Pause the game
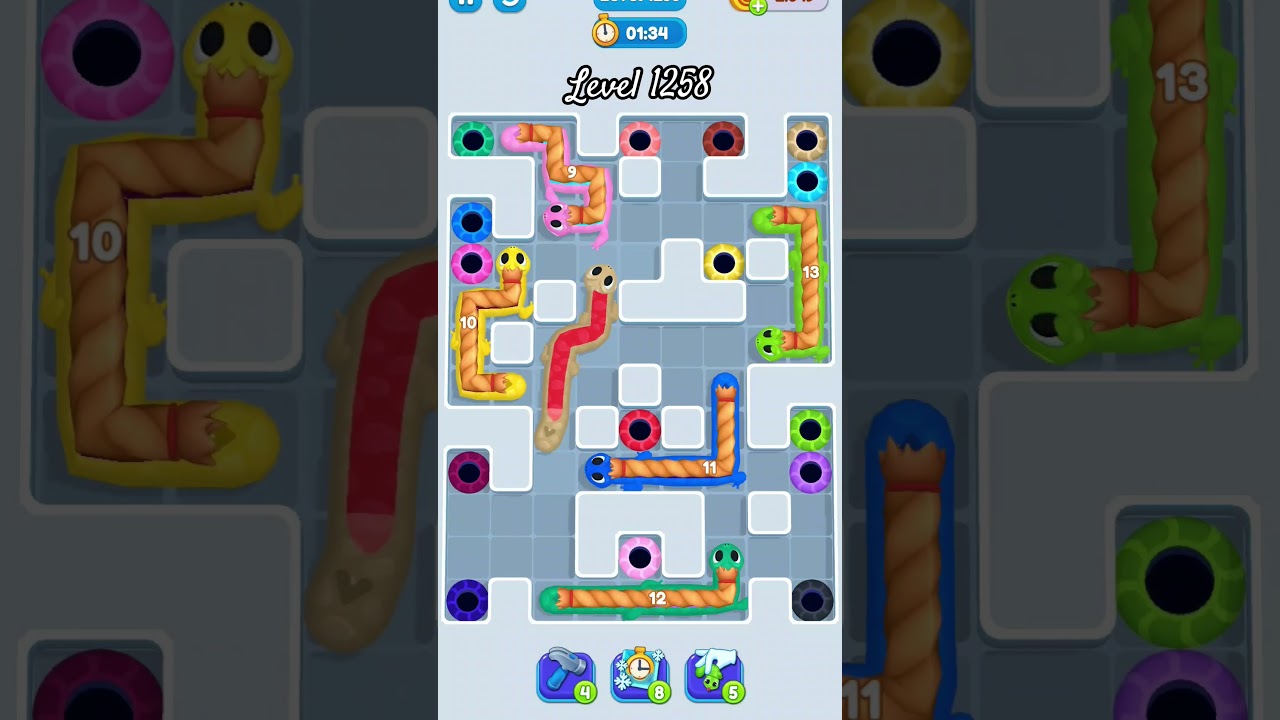Screen dimensions: 1280x720 (465, 5)
